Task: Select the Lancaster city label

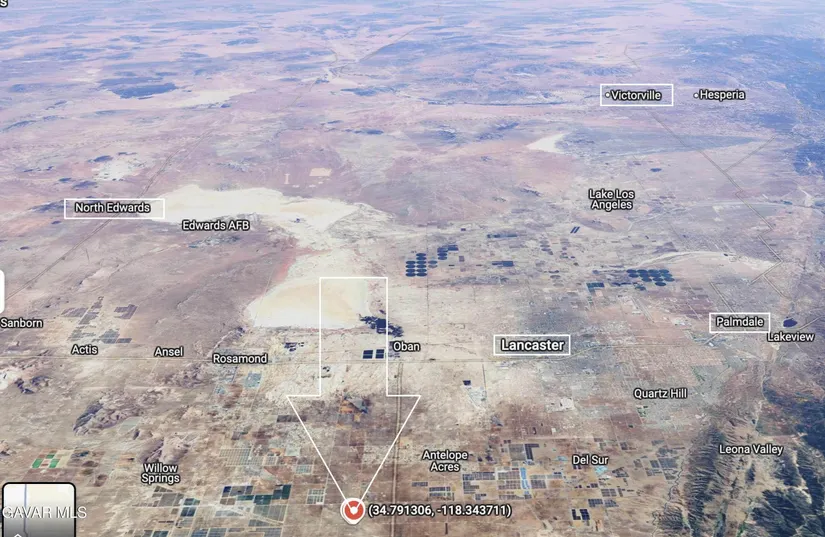Action: (533, 345)
